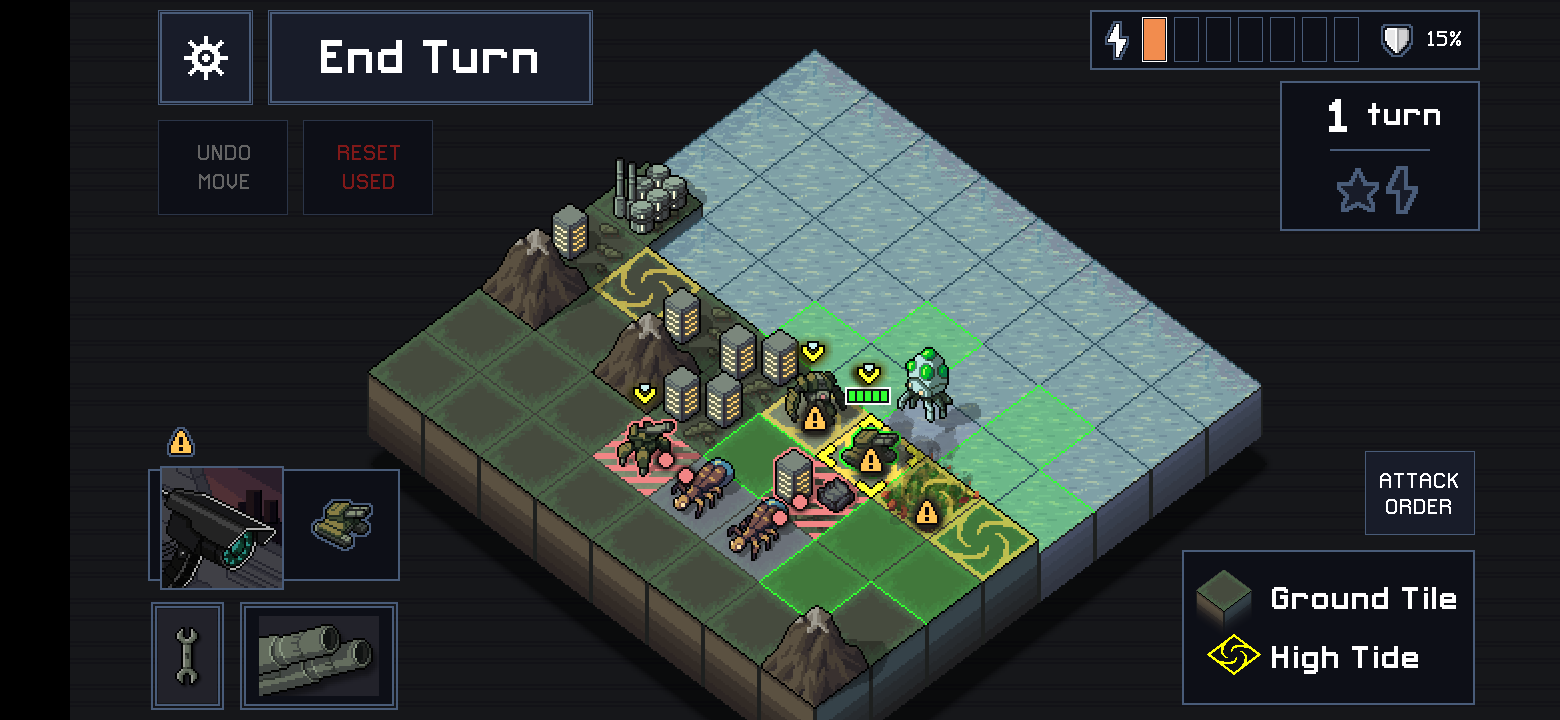Image resolution: width=1560 pixels, height=720 pixels.
Task: Open the settings gear menu
Action: [205, 57]
